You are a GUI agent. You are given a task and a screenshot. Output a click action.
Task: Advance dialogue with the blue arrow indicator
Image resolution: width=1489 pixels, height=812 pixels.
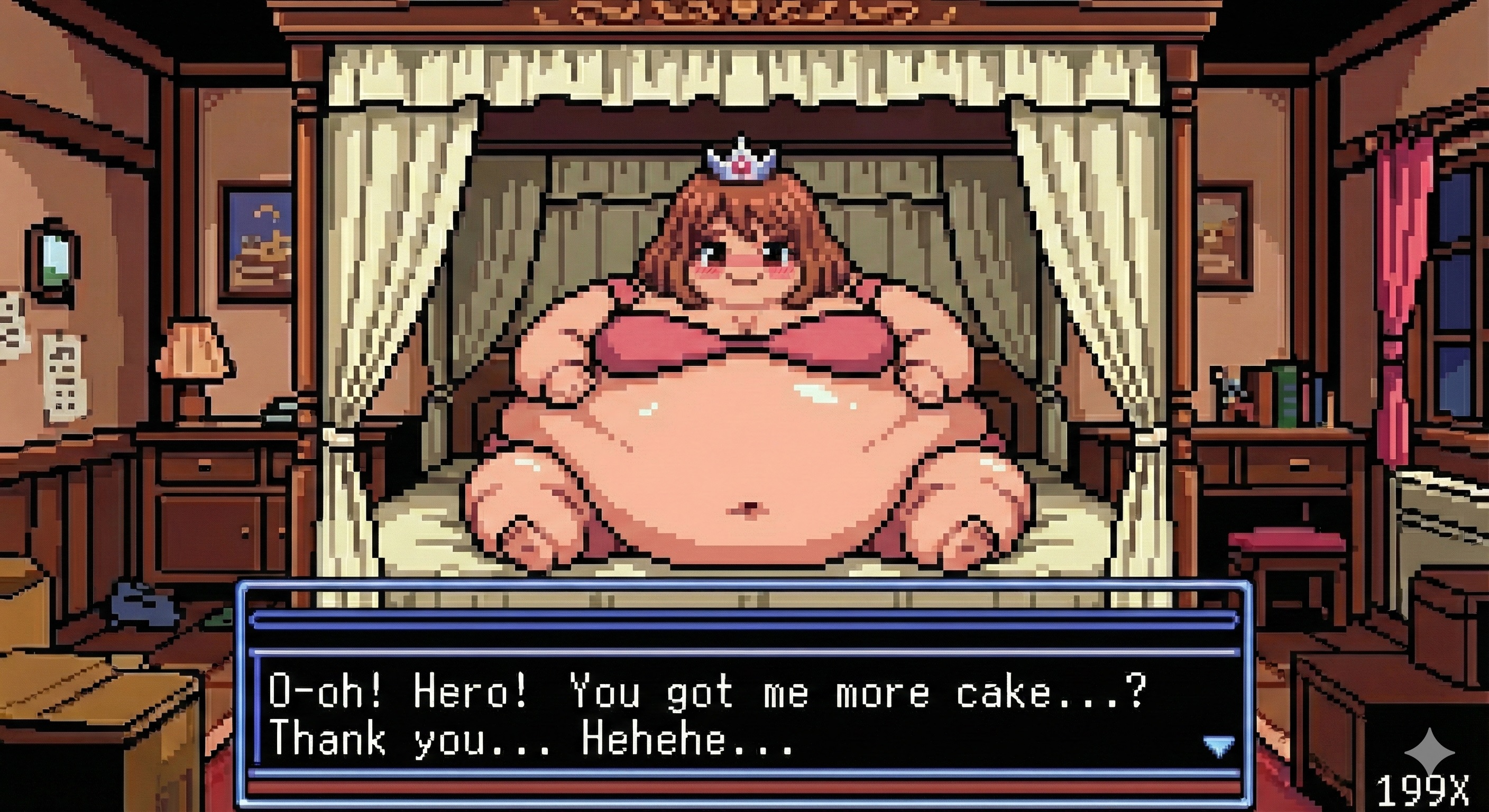pos(1218,746)
